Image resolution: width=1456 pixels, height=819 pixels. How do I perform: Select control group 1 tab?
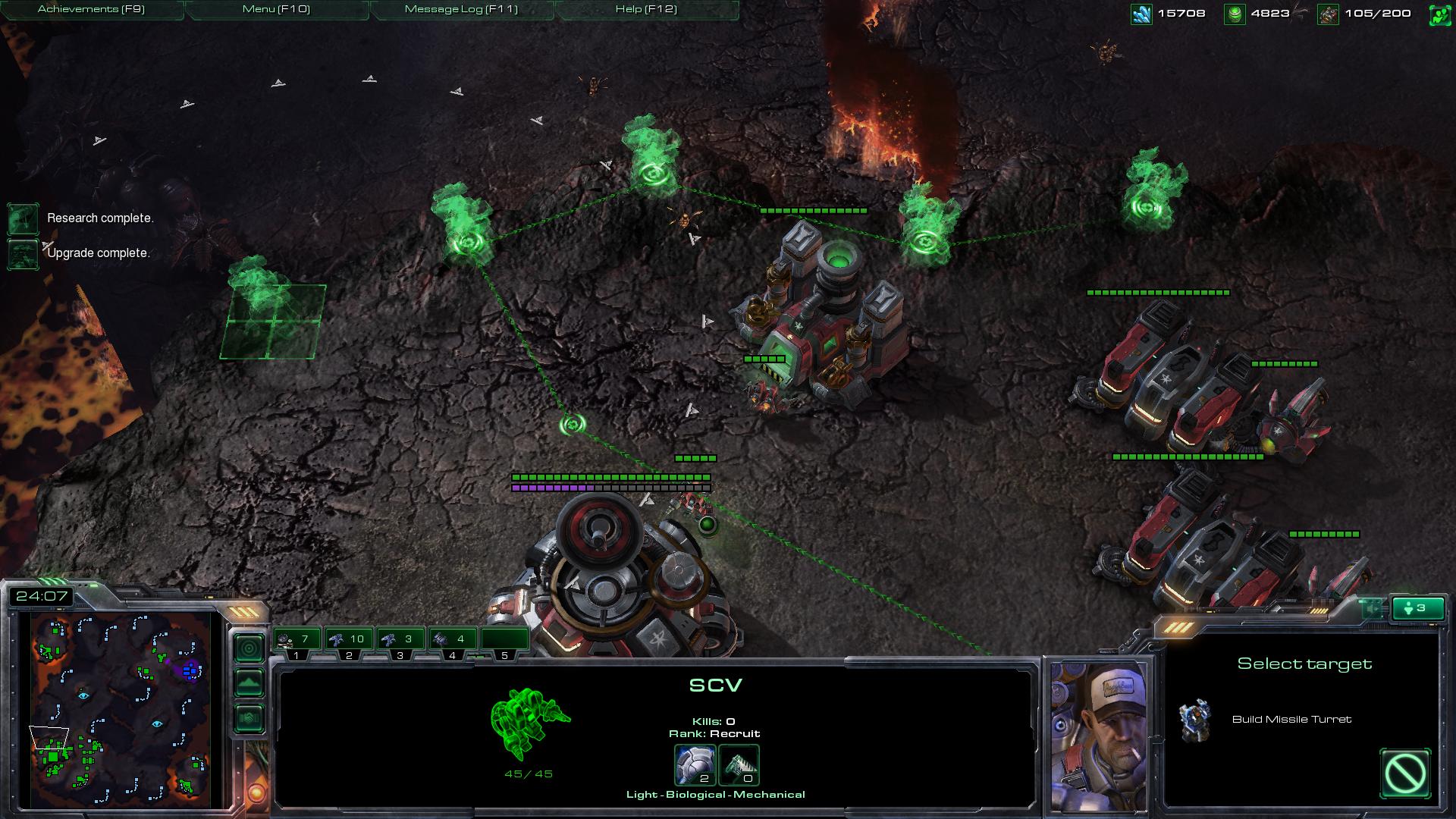[297, 640]
